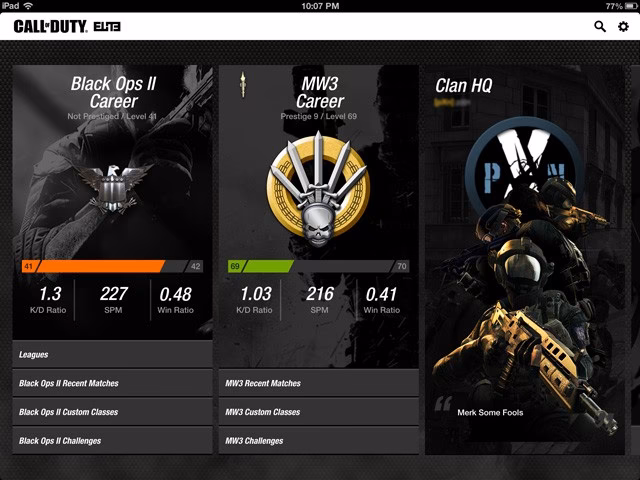Image resolution: width=640 pixels, height=480 pixels.
Task: Open the Black Ops II Career card
Action: tap(113, 92)
